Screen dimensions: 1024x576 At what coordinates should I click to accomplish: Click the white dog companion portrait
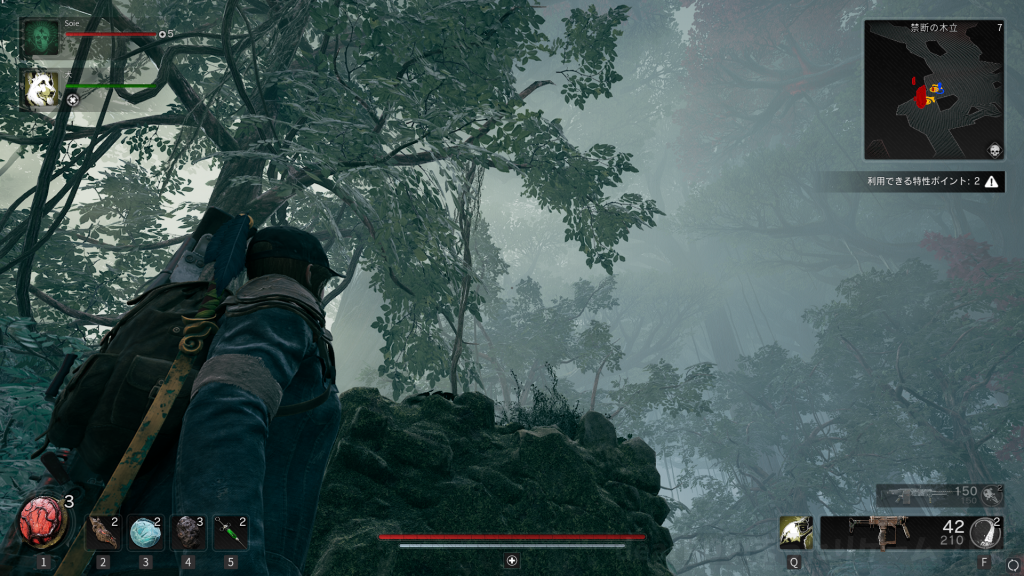(x=41, y=88)
